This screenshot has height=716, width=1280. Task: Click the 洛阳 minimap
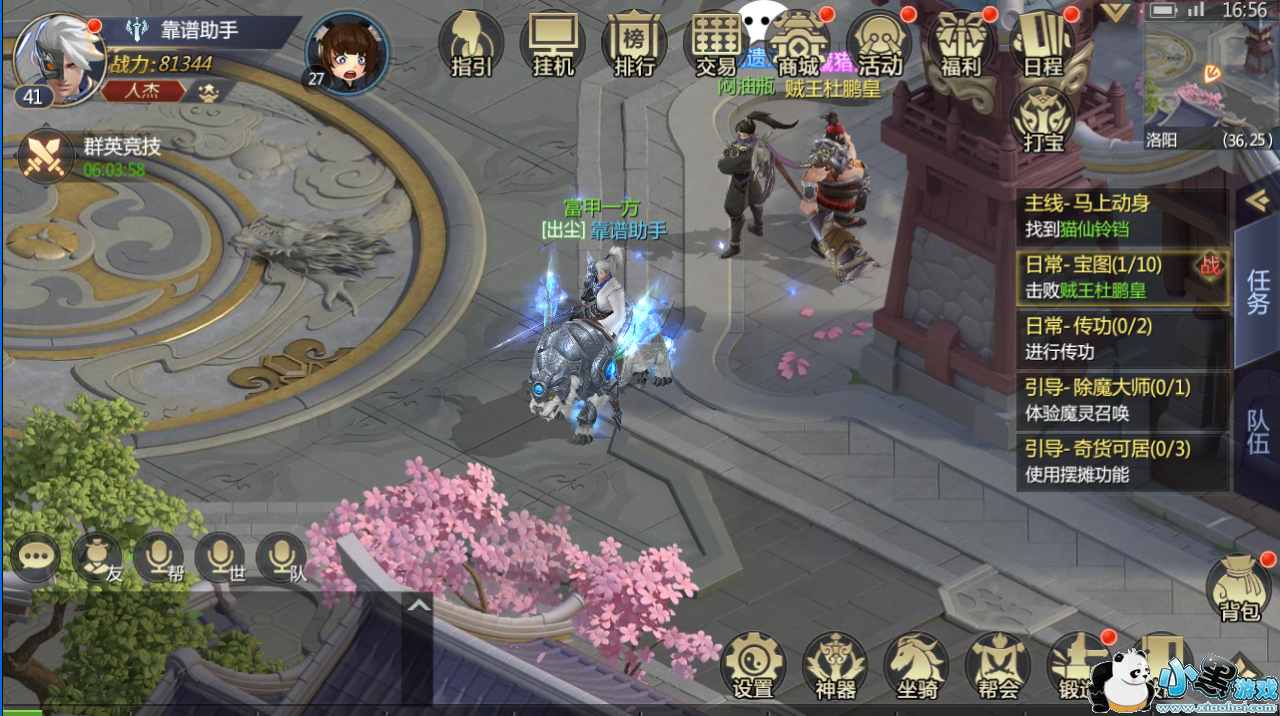tap(1208, 75)
